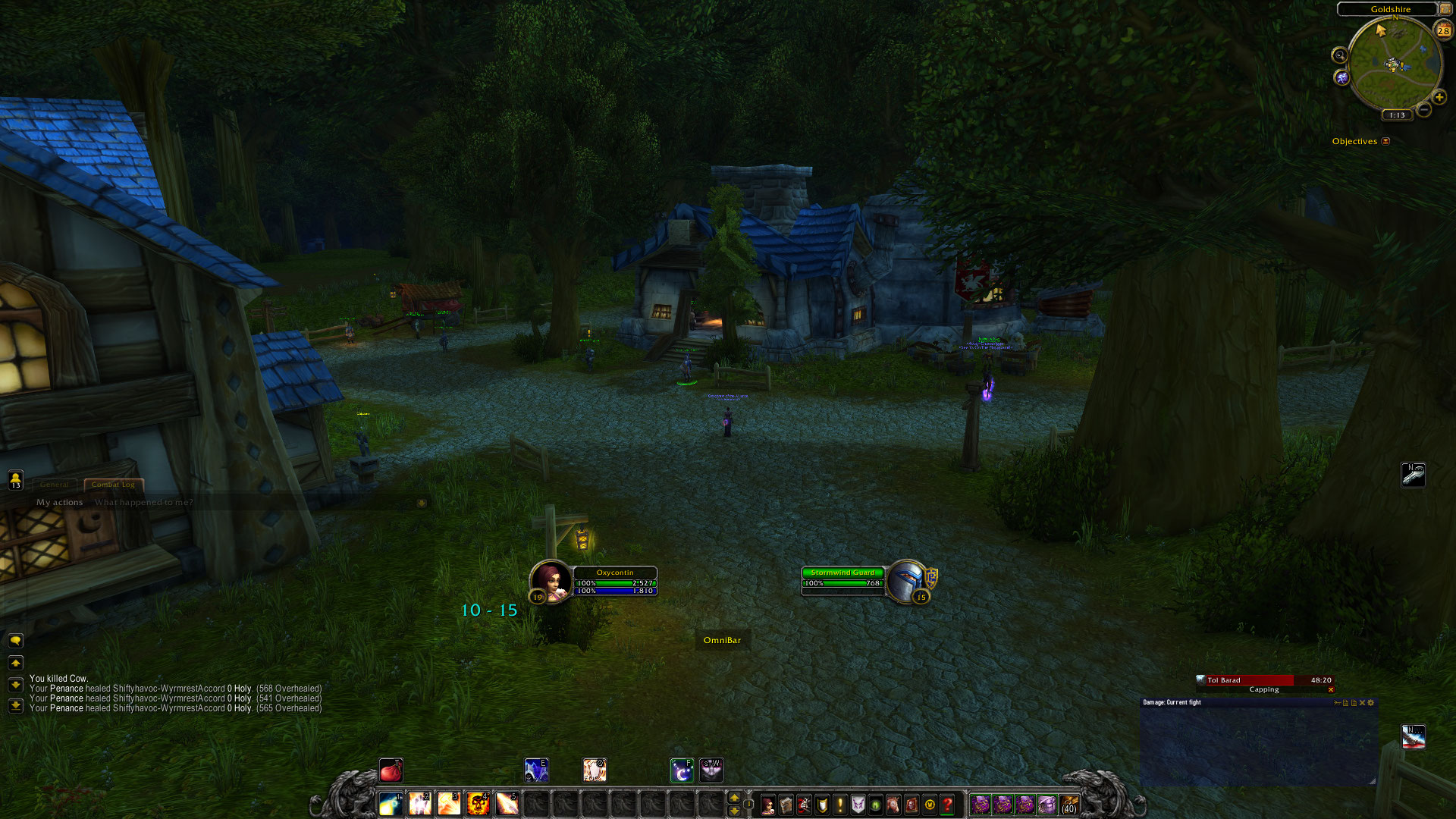Zoom out on the minimap
This screenshot has width=1456, height=819.
[1424, 111]
